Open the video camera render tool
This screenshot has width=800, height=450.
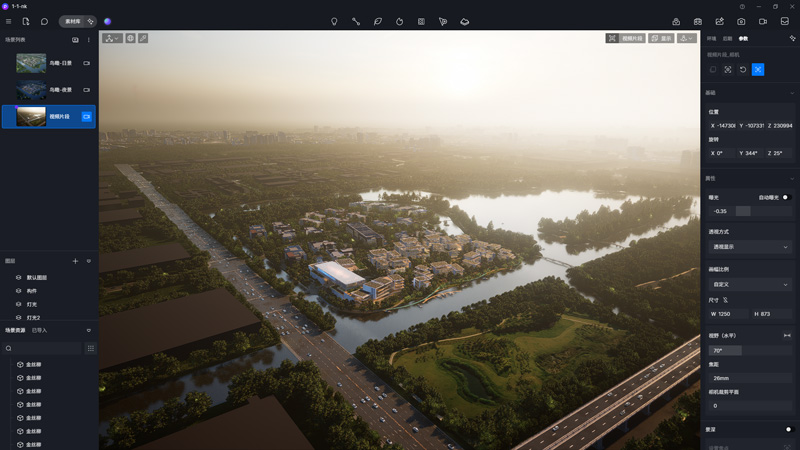(763, 21)
